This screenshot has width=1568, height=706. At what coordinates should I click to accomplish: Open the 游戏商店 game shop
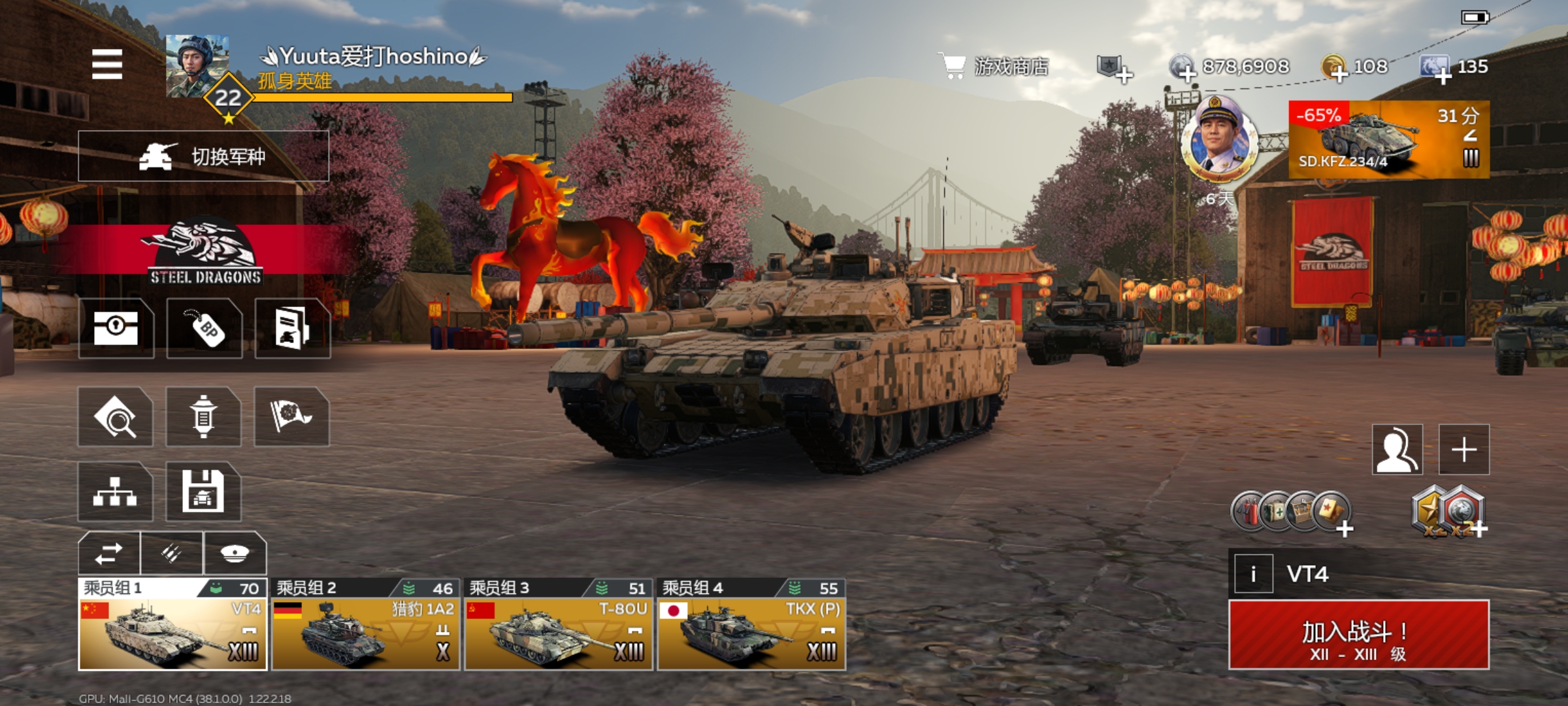(x=994, y=66)
